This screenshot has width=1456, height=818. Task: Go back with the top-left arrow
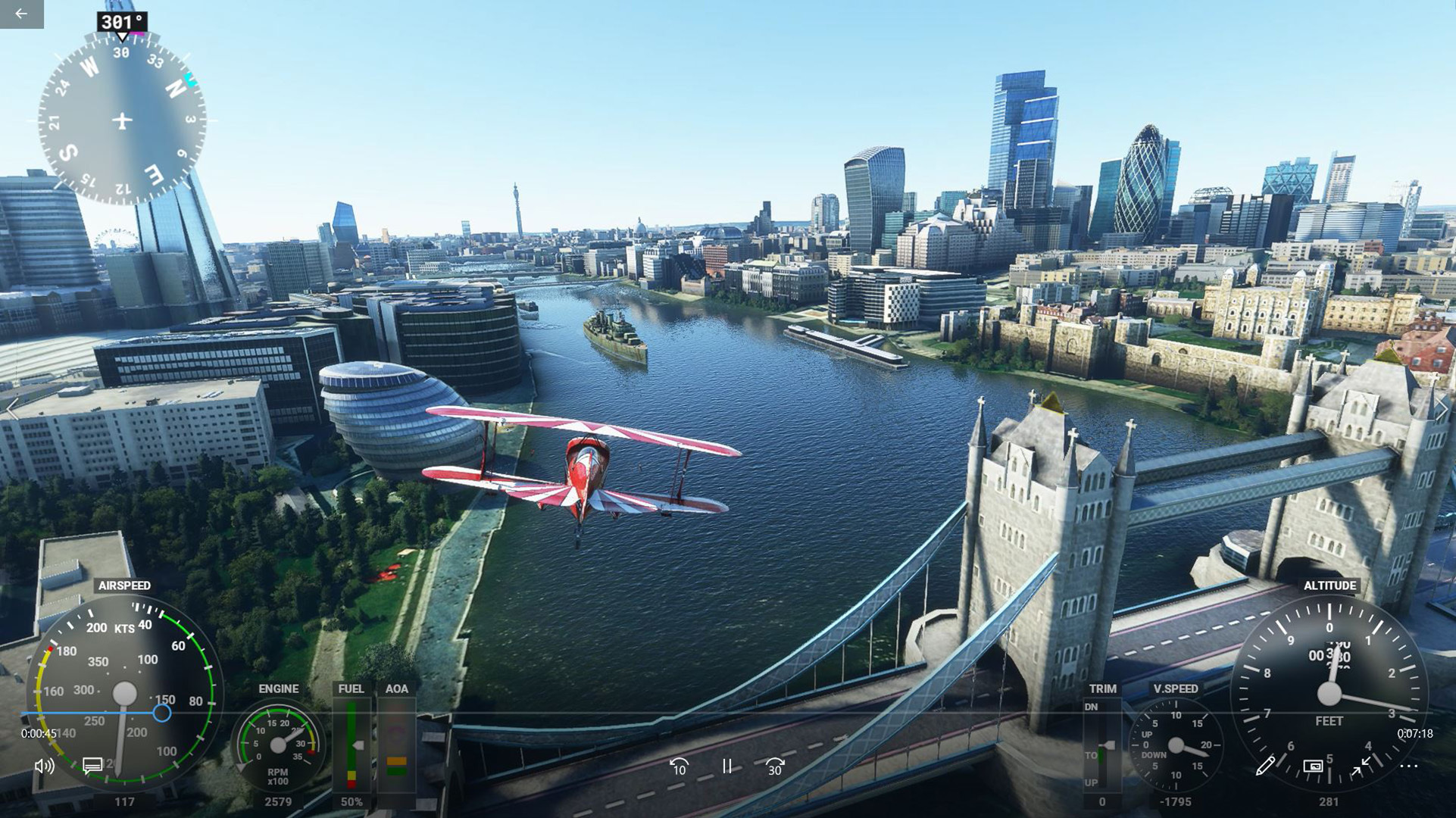coord(21,14)
